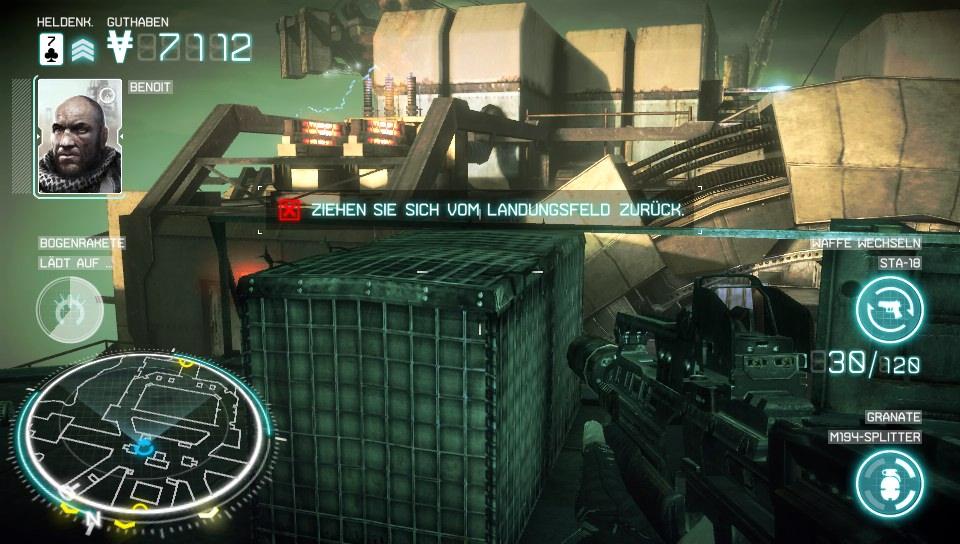Tap the seven of spades card icon

click(51, 47)
